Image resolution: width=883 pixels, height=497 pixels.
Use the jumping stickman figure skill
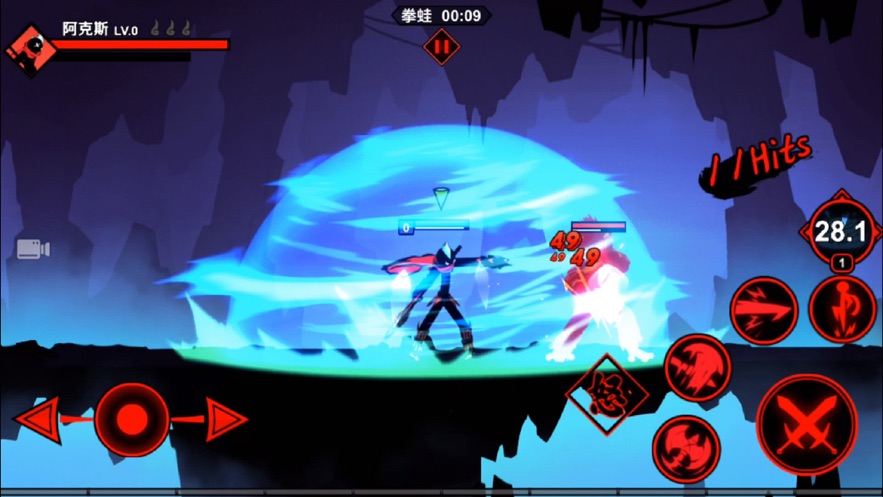(x=841, y=308)
